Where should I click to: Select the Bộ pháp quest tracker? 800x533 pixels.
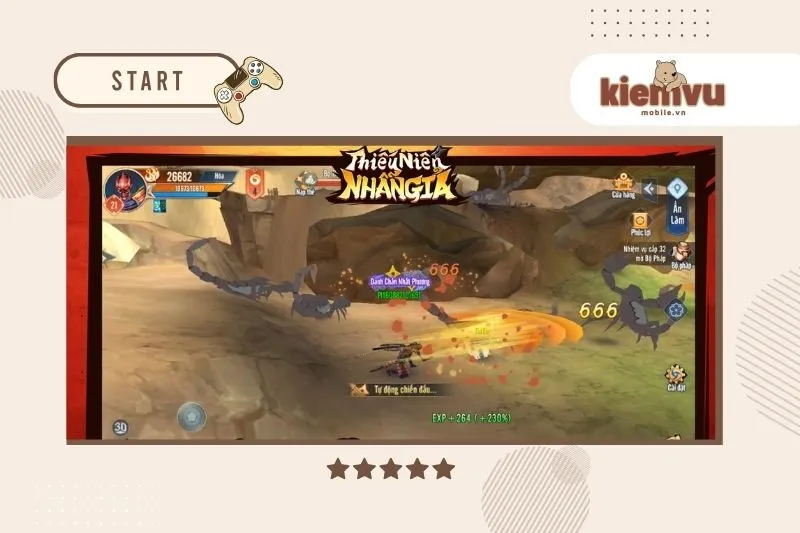click(x=681, y=254)
